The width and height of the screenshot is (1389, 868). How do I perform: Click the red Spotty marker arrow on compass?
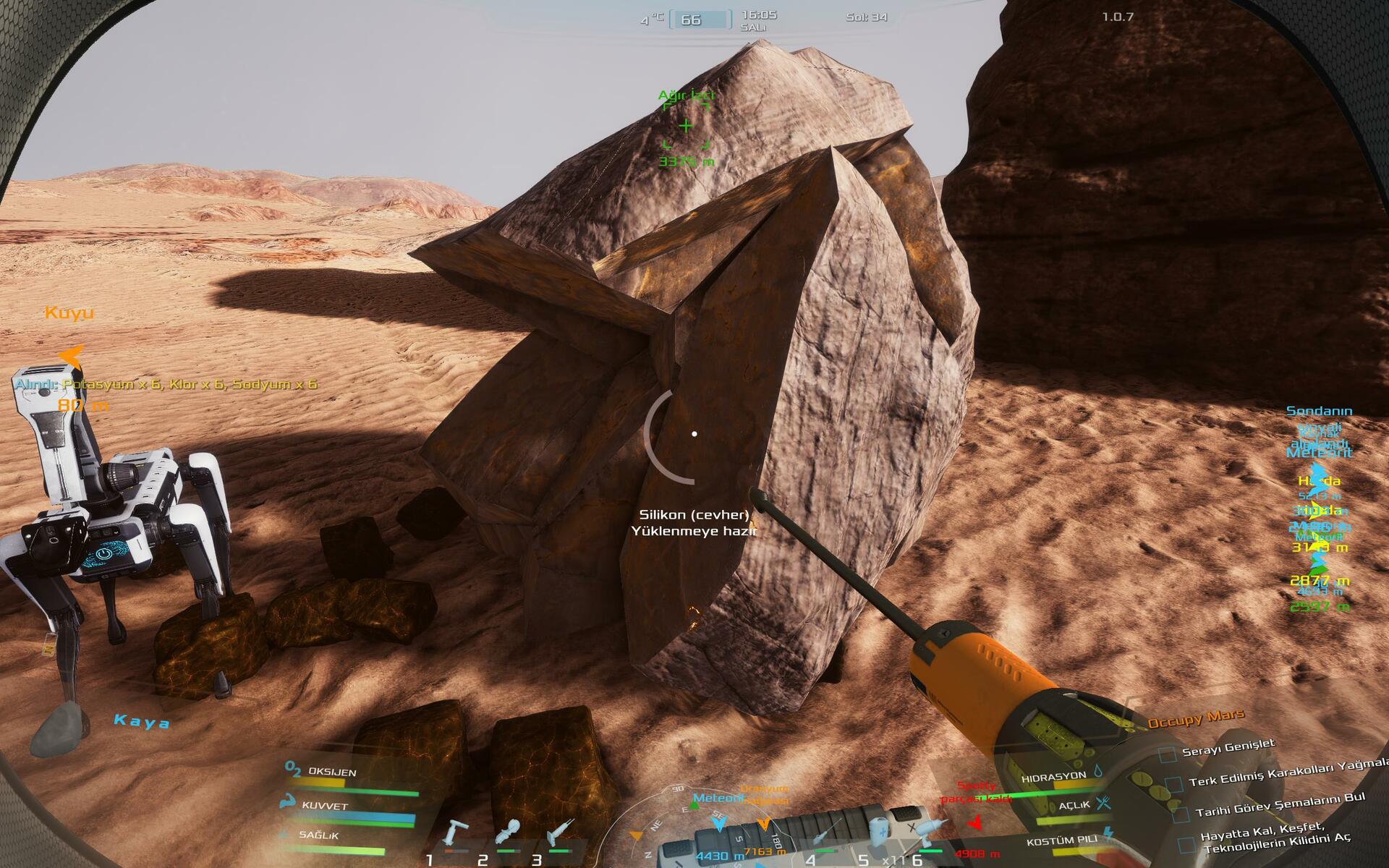pos(974,823)
